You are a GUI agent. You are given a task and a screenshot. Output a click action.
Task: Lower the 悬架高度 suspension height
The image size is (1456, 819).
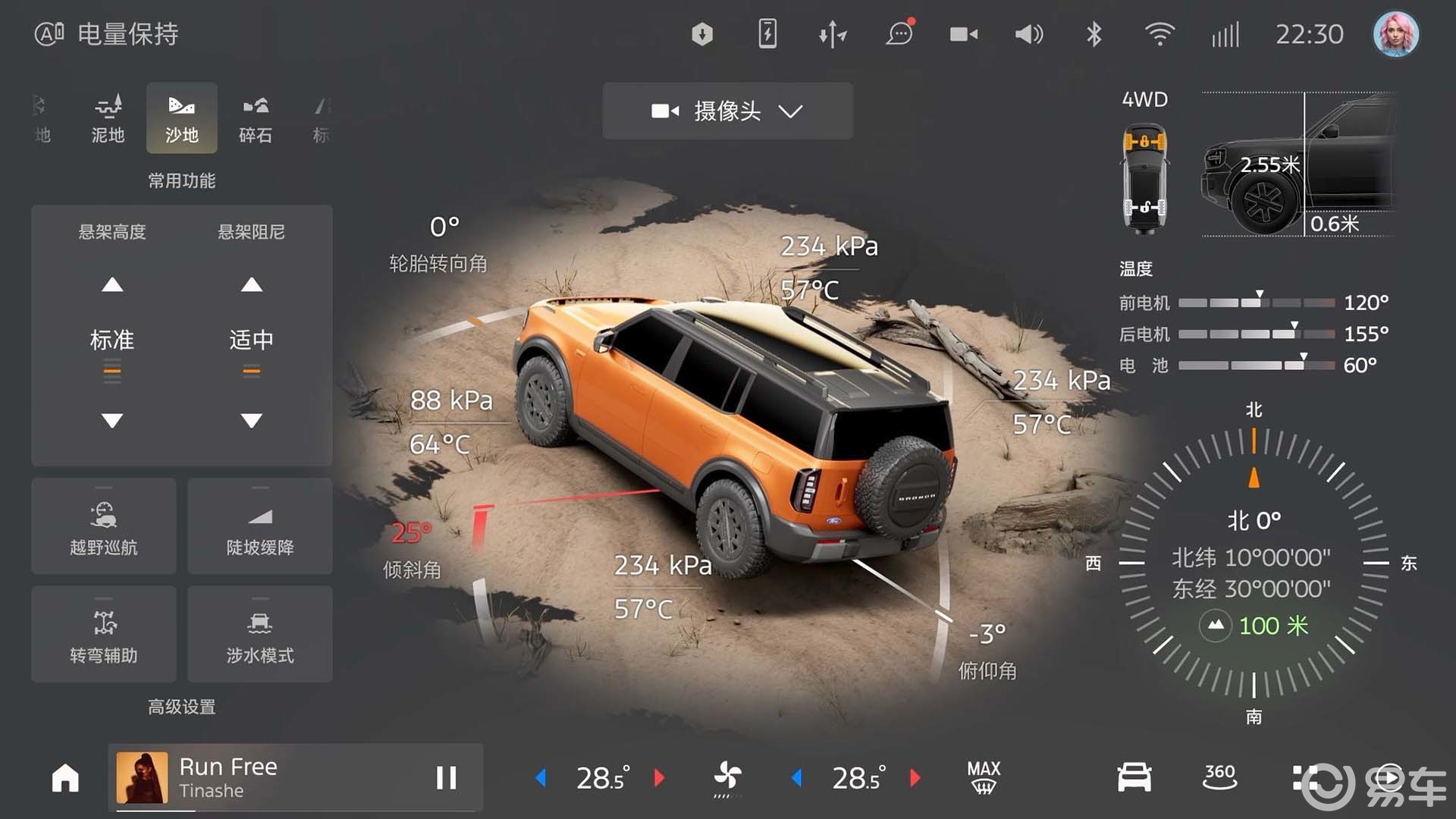[112, 420]
